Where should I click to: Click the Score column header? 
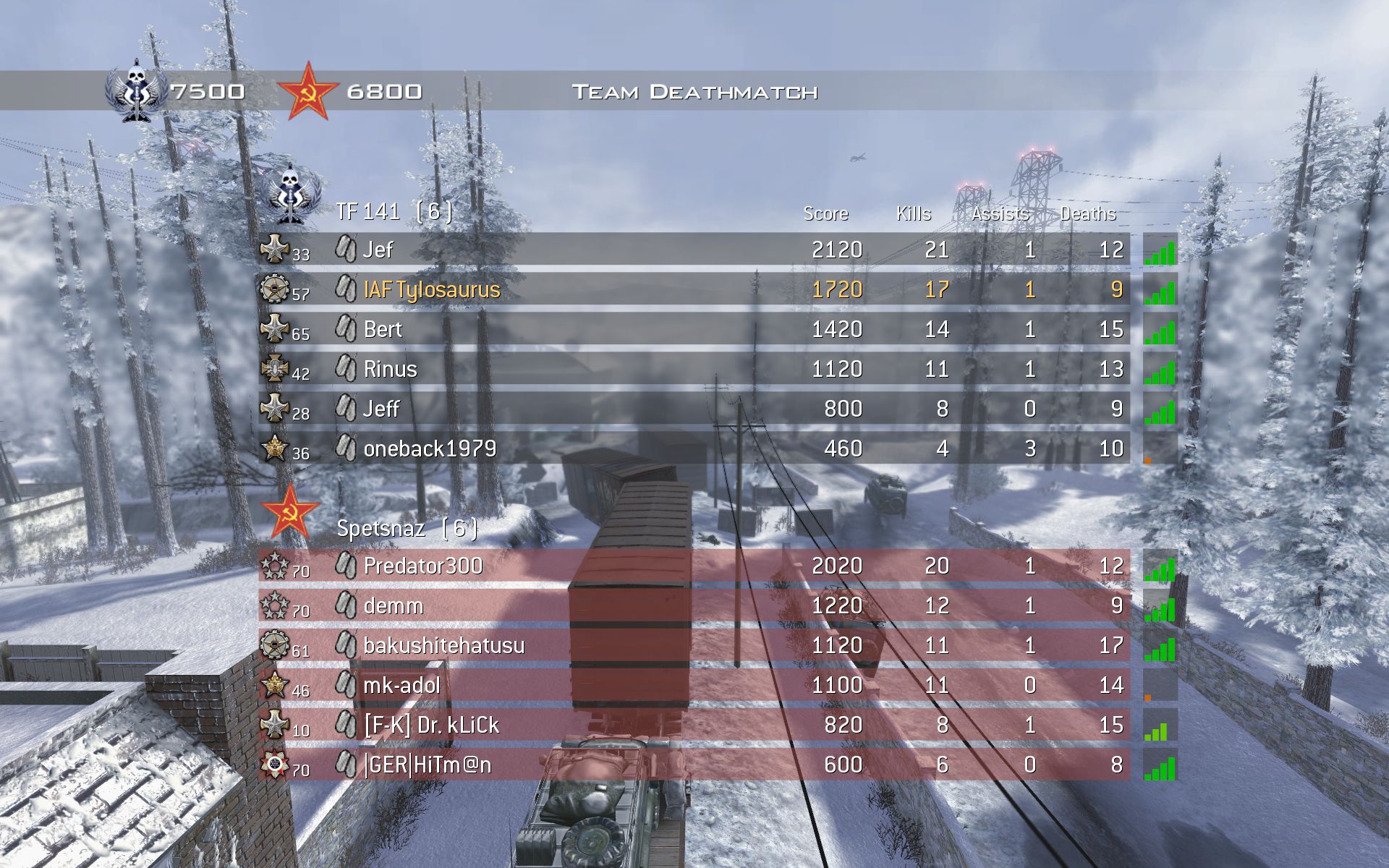tap(825, 213)
